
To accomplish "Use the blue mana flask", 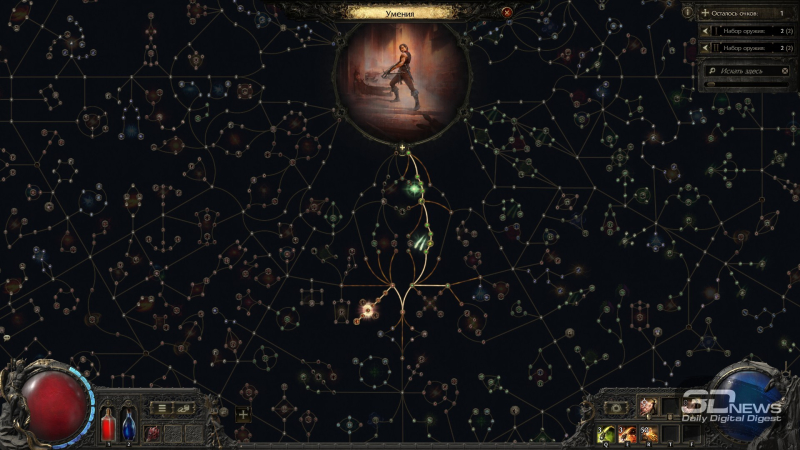I will [128, 426].
